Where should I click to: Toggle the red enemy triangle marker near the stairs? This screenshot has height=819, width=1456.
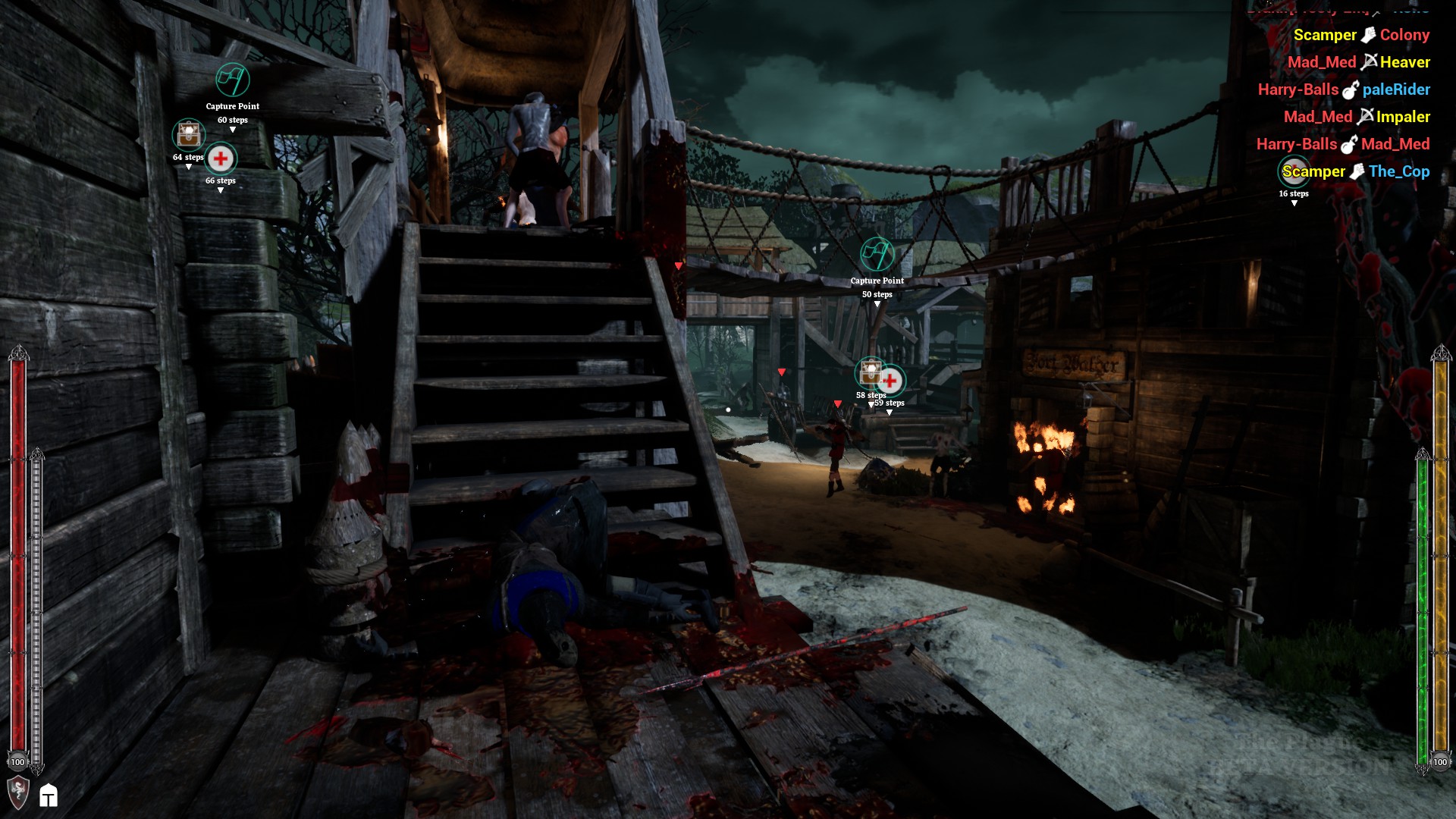(677, 265)
